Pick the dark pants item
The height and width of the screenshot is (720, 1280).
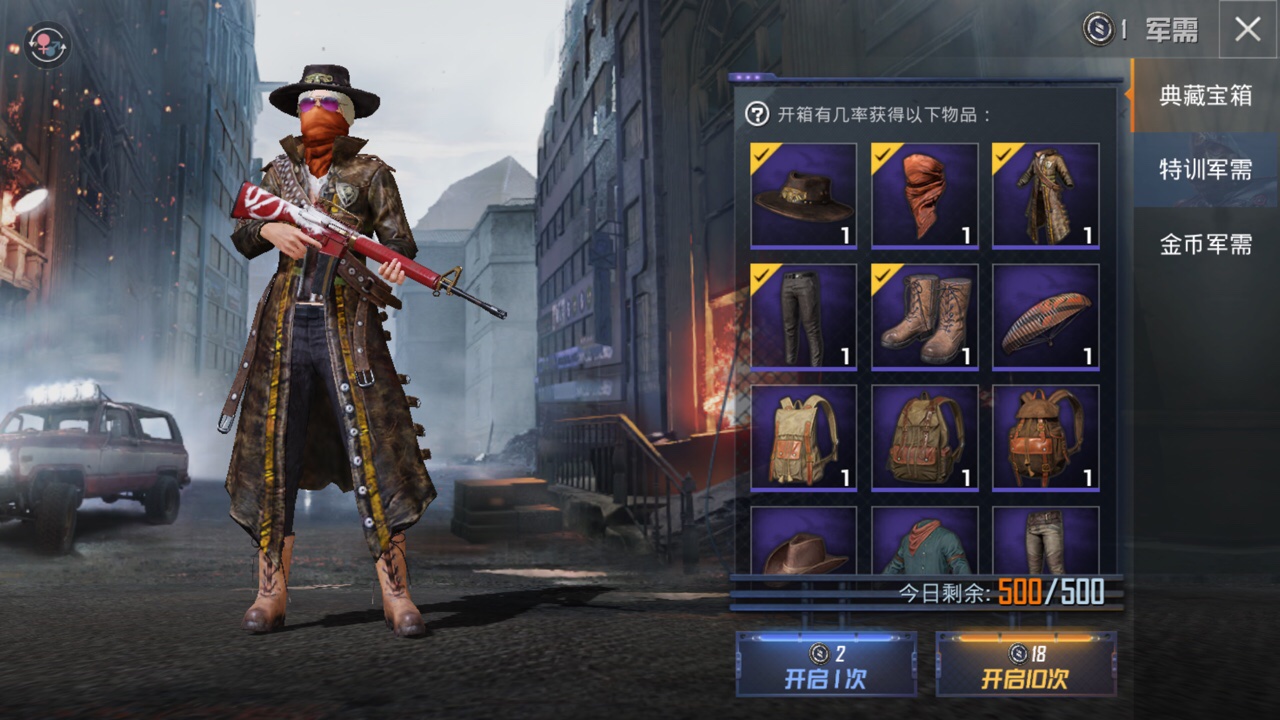(804, 316)
